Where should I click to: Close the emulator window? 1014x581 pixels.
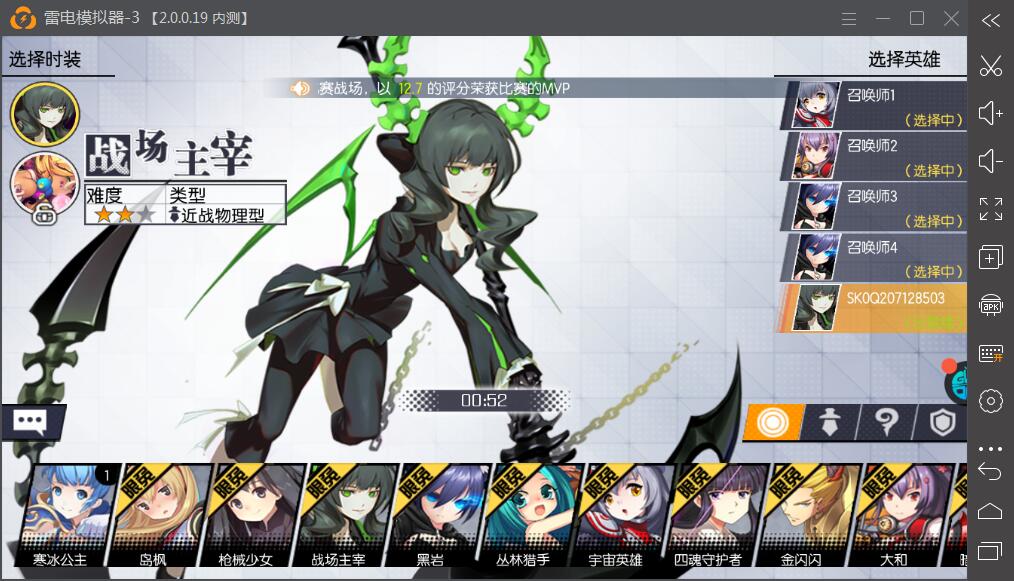[x=951, y=18]
